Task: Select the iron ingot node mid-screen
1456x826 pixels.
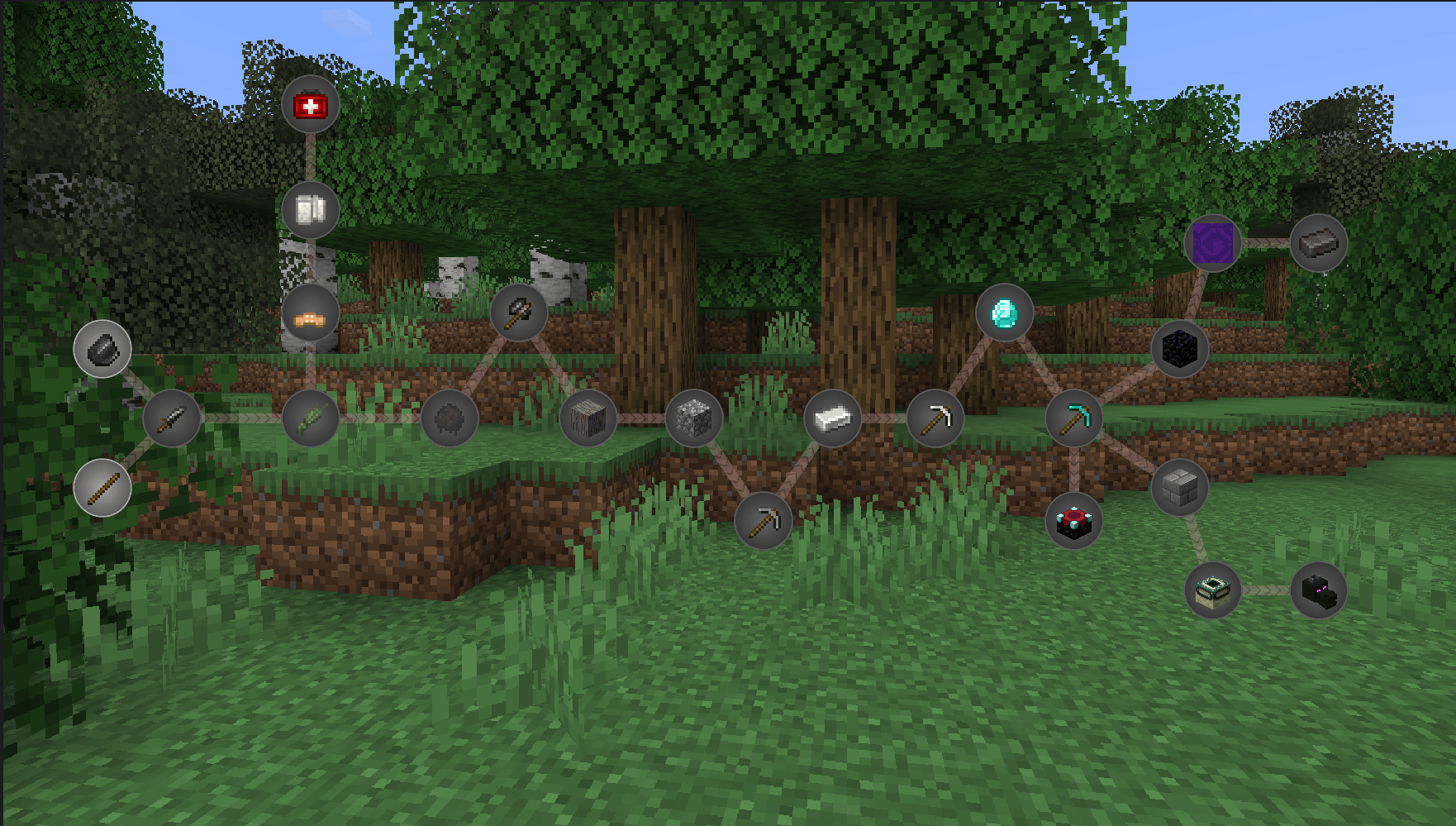Action: coord(833,420)
